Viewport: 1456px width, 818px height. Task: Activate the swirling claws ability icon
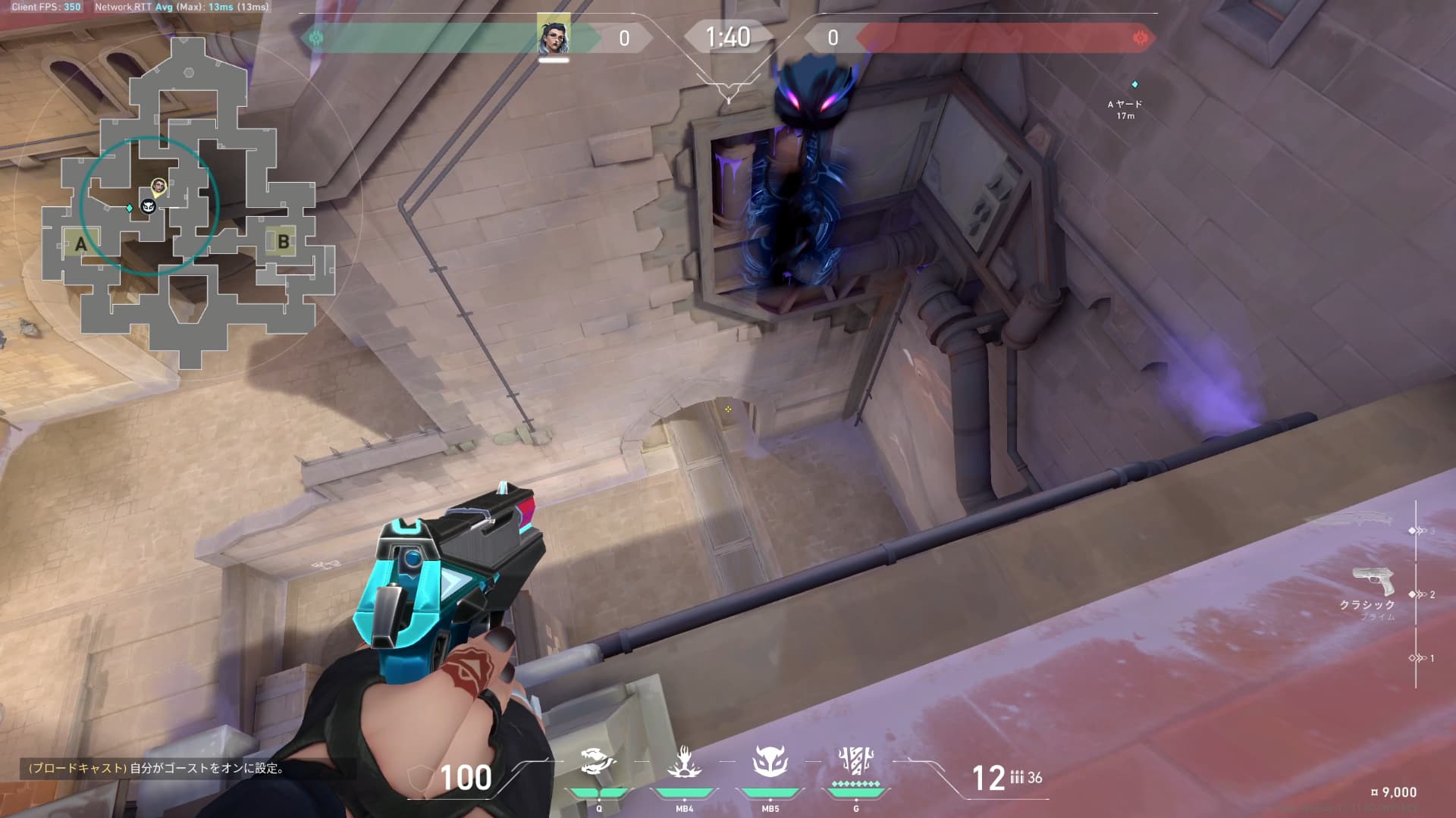tap(598, 762)
